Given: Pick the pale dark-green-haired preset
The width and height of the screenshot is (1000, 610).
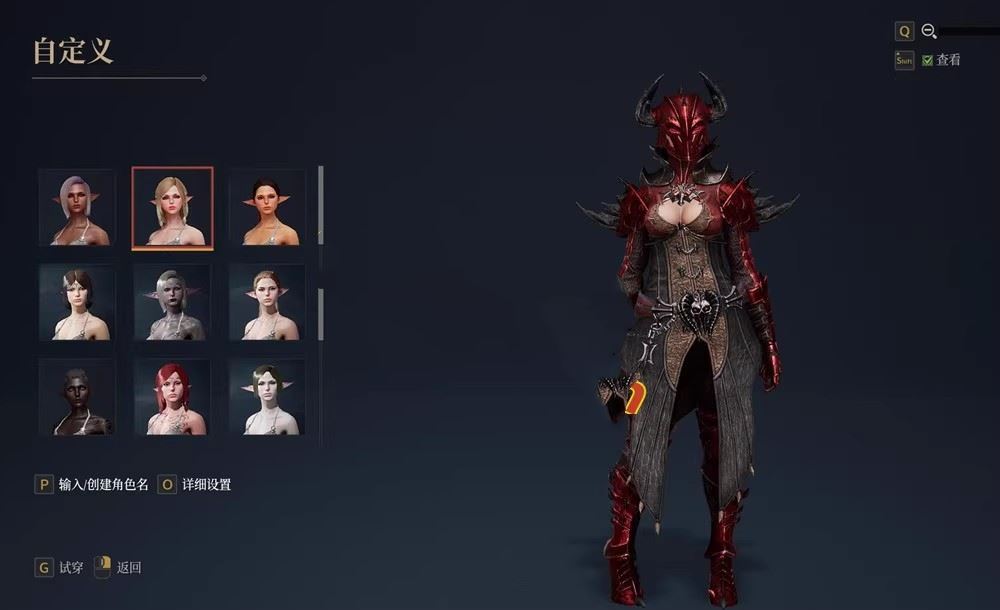Looking at the screenshot, I should (267, 397).
